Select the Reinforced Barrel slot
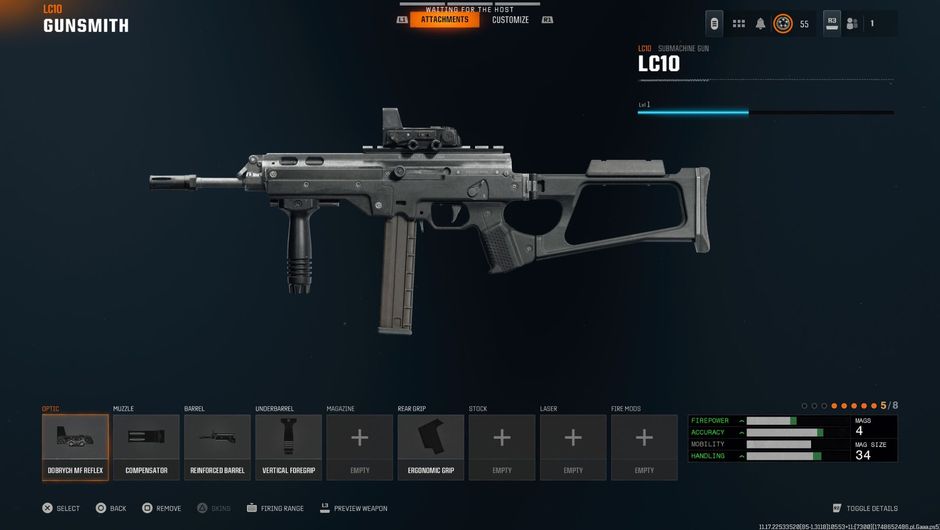This screenshot has width=940, height=530. [217, 447]
